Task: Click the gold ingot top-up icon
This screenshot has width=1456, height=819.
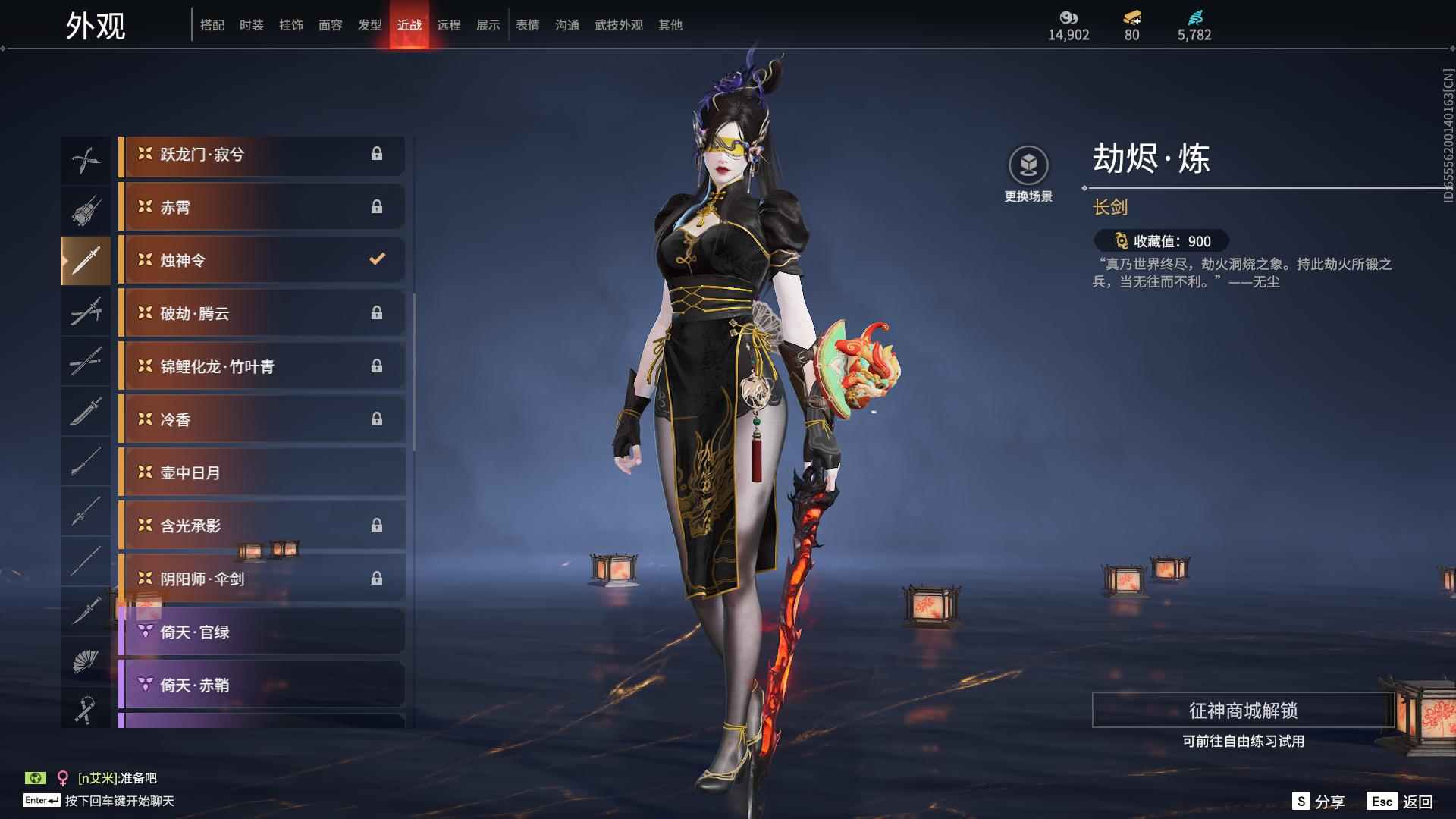Action: 1131,18
